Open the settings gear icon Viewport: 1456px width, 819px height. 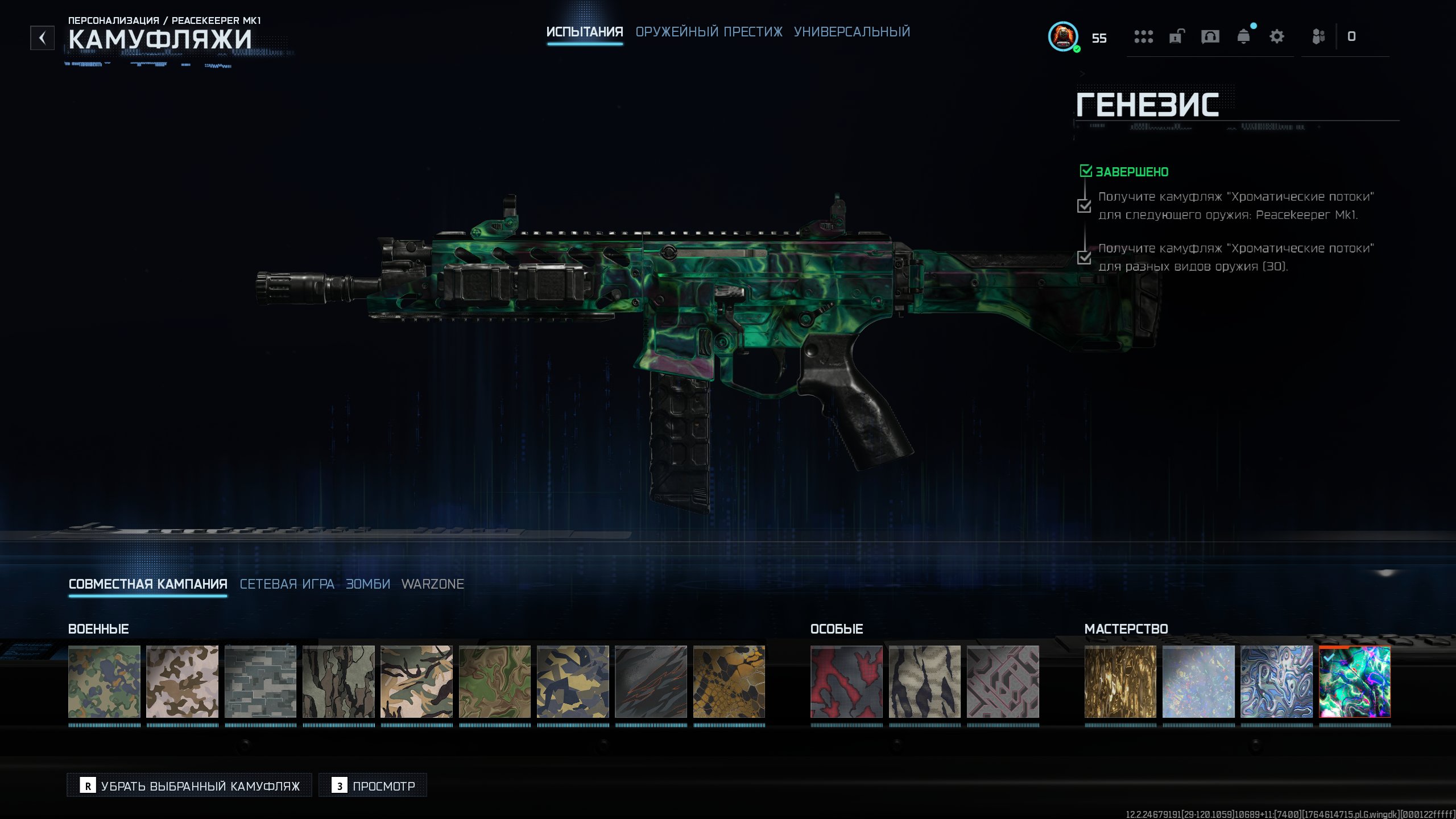point(1276,37)
